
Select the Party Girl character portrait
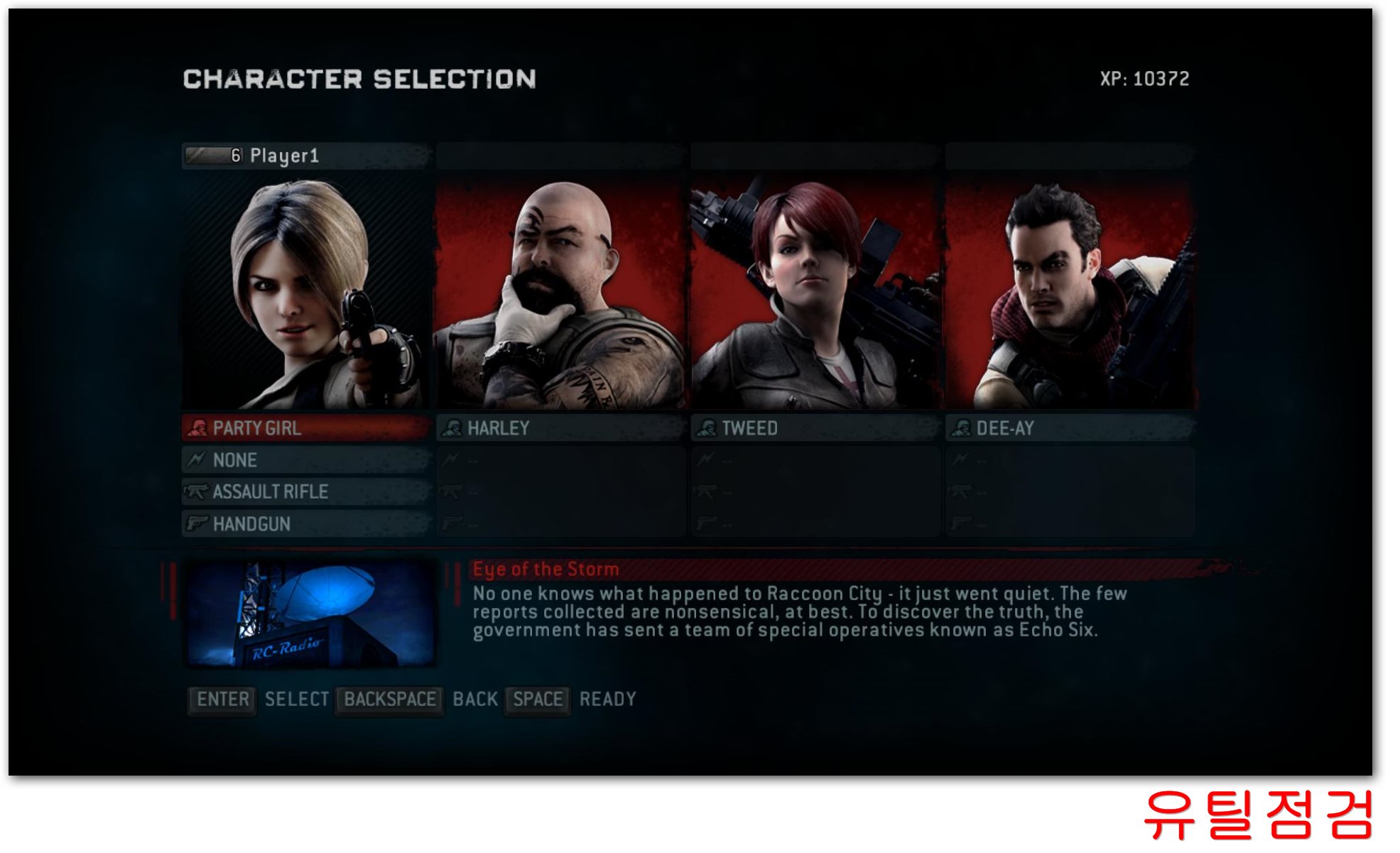[307, 293]
